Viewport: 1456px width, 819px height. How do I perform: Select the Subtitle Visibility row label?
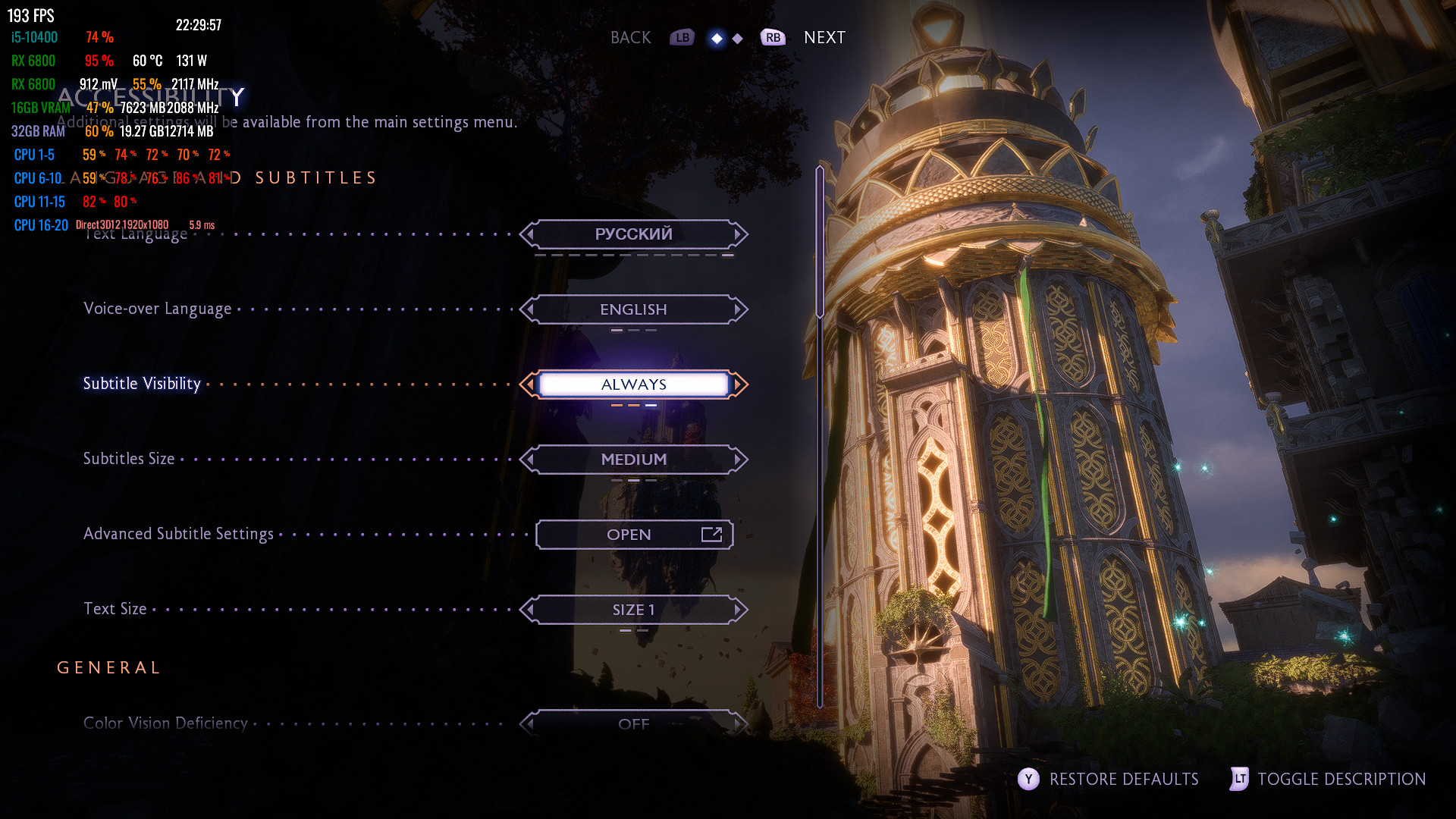coord(142,384)
